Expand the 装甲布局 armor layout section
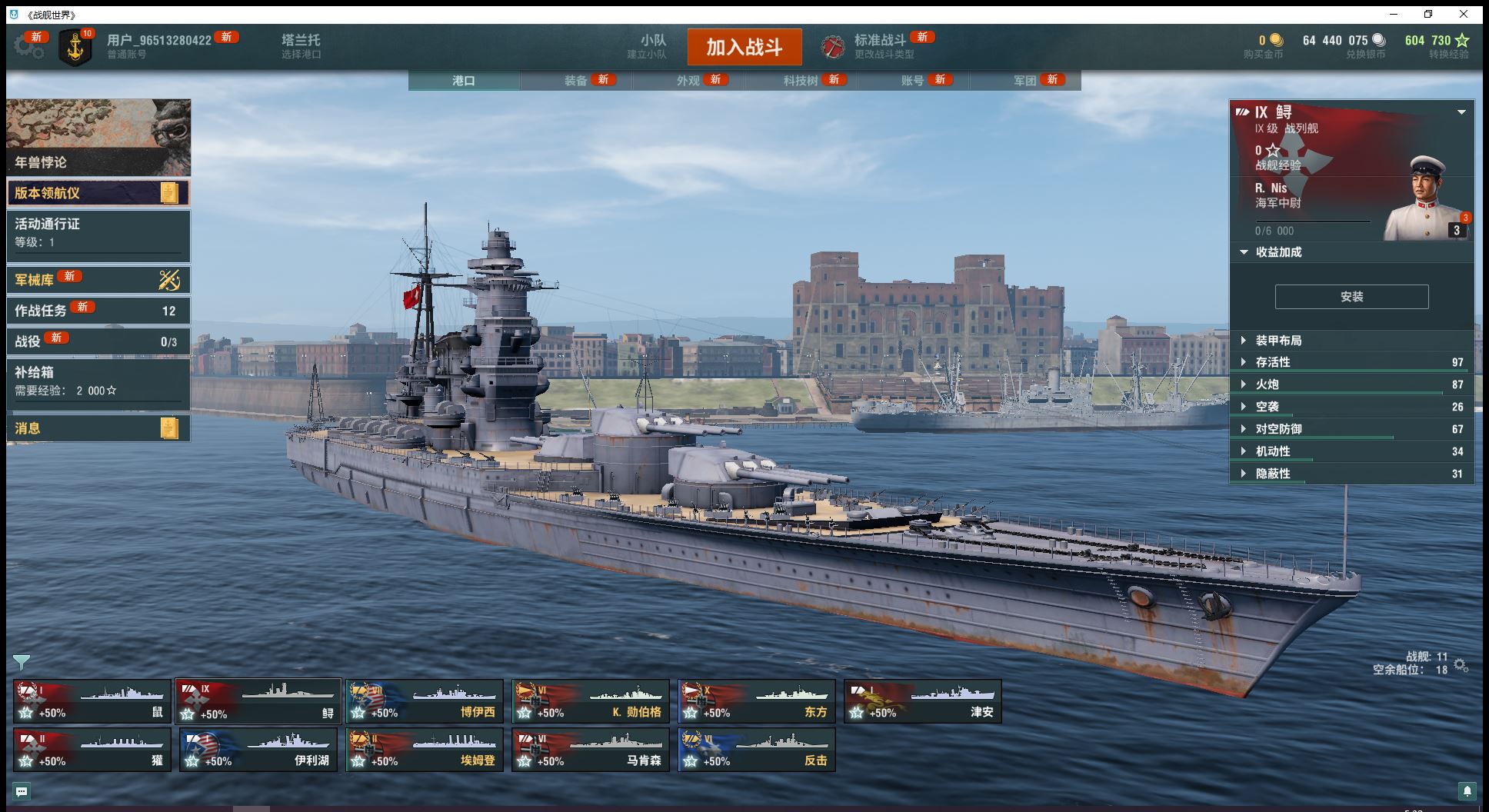 (1278, 341)
